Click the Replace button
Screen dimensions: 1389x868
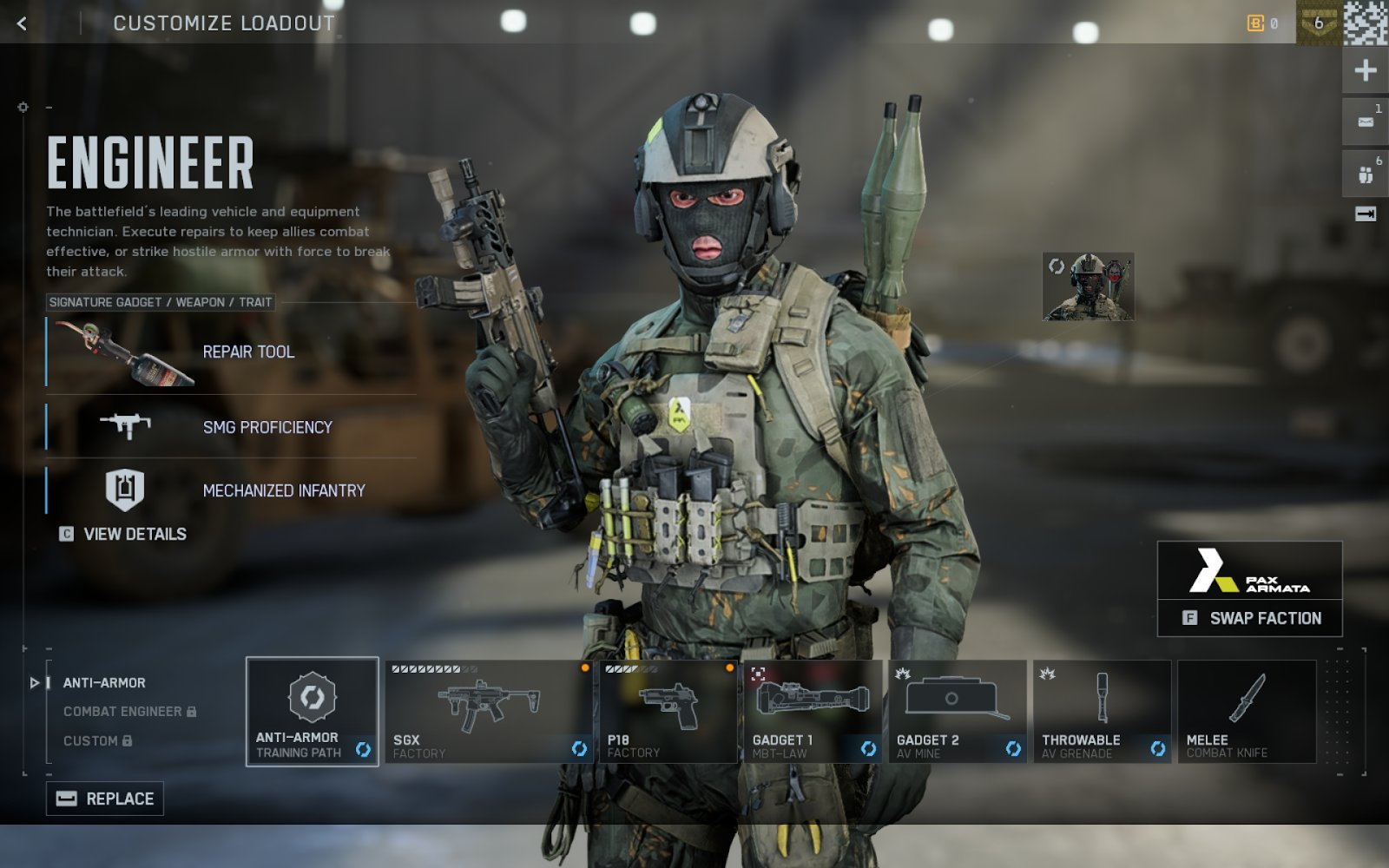click(105, 799)
